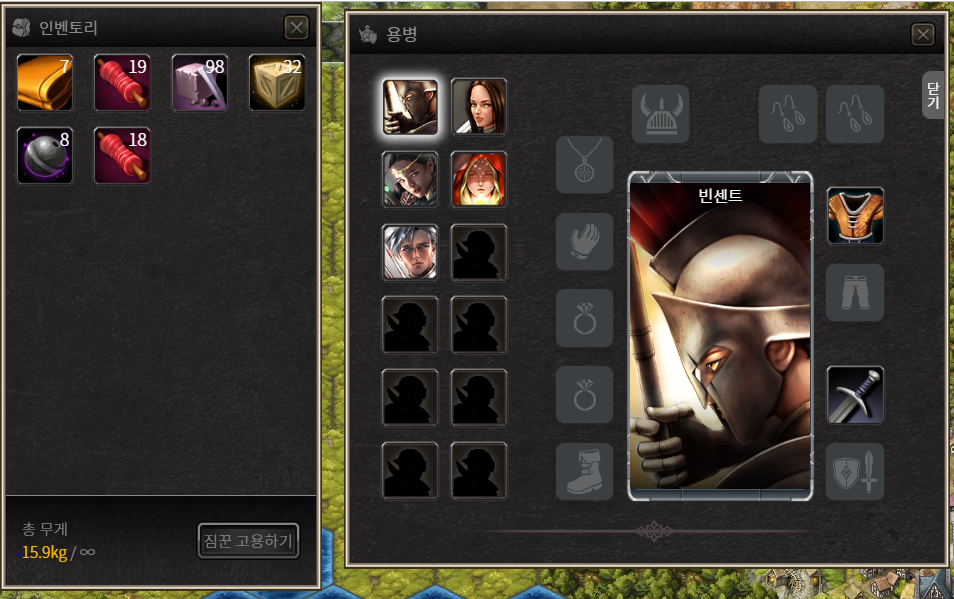Screen dimensions: 954x599
Task: Select the helmeted warrior mercenary portrait
Action: [410, 106]
